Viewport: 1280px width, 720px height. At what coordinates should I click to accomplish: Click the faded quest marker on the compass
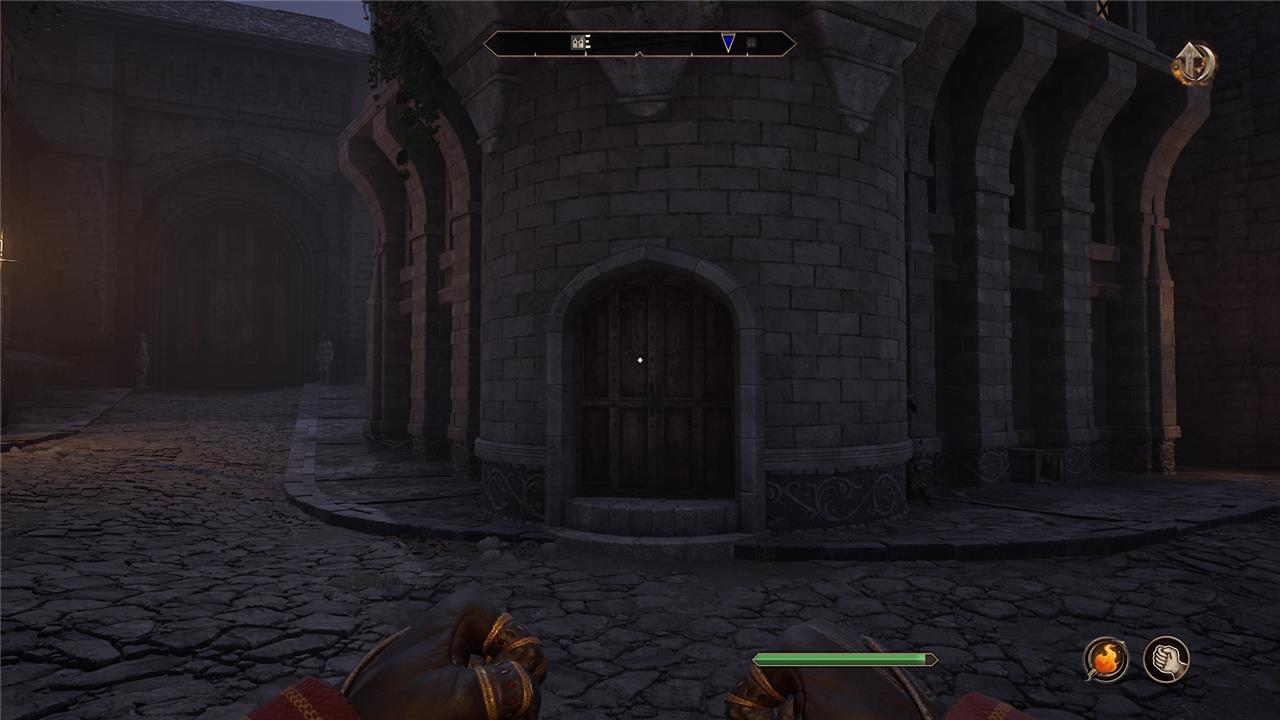click(750, 42)
